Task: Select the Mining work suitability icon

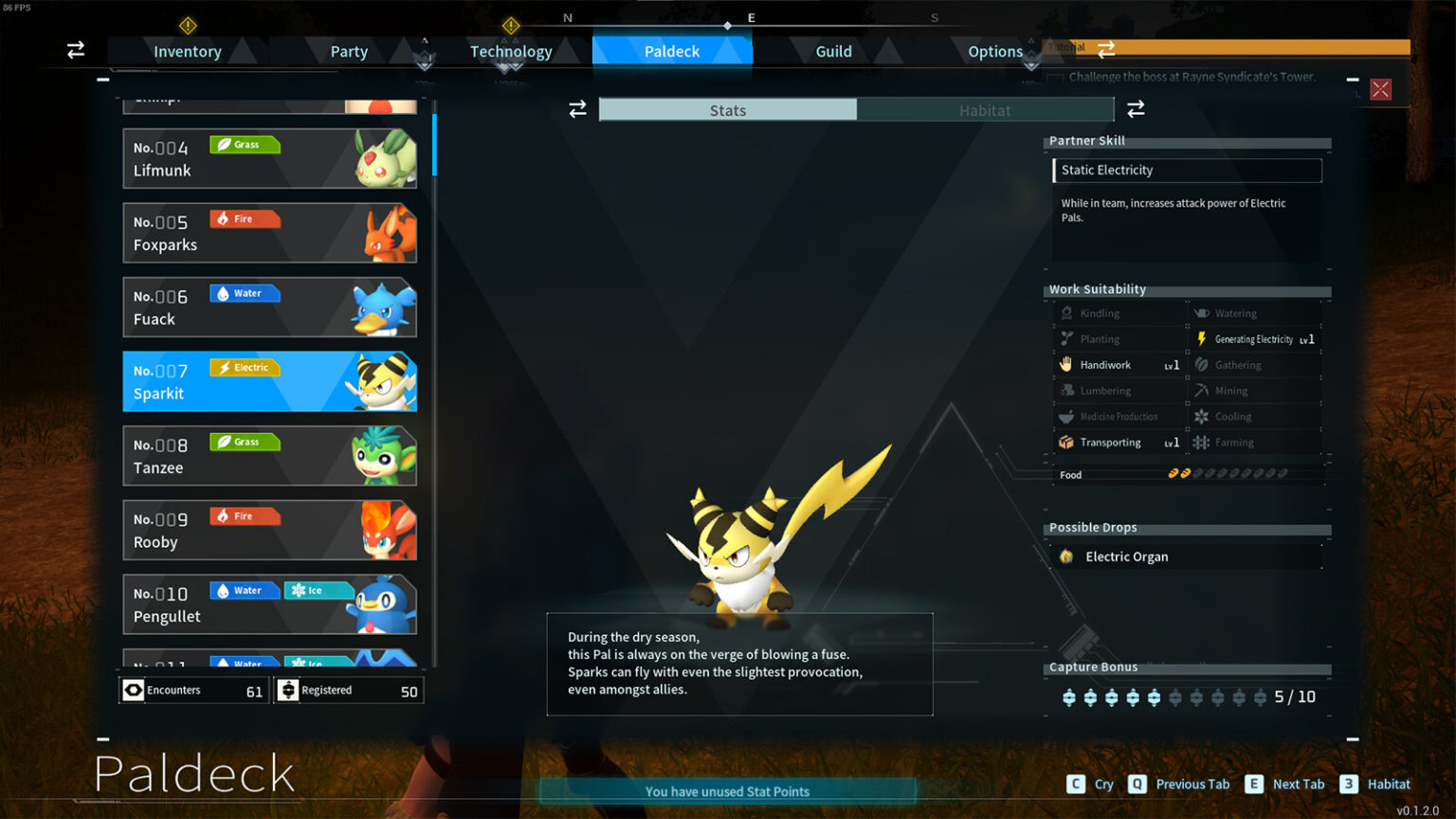Action: tap(1202, 390)
